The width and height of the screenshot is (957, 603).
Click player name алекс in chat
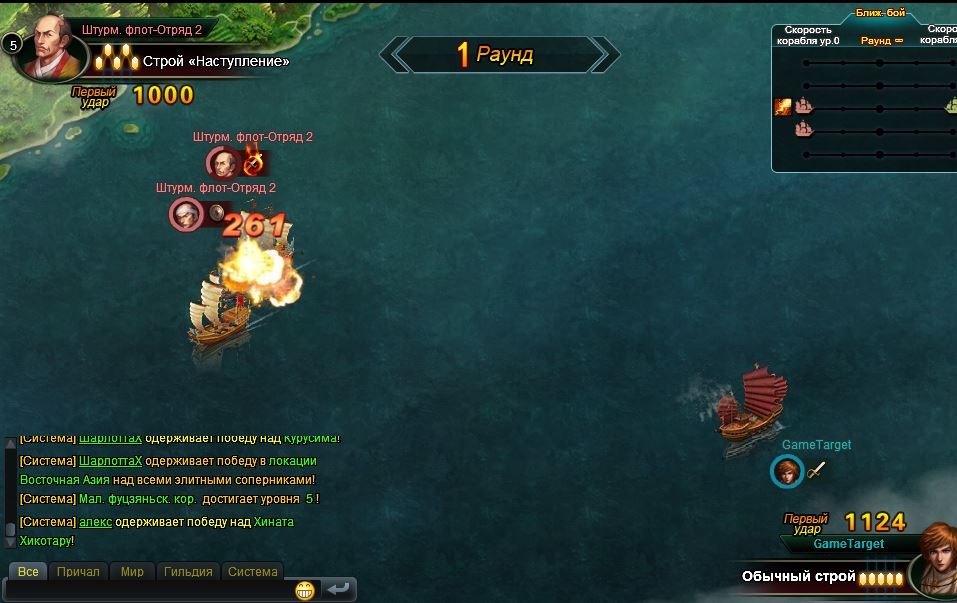pos(95,522)
